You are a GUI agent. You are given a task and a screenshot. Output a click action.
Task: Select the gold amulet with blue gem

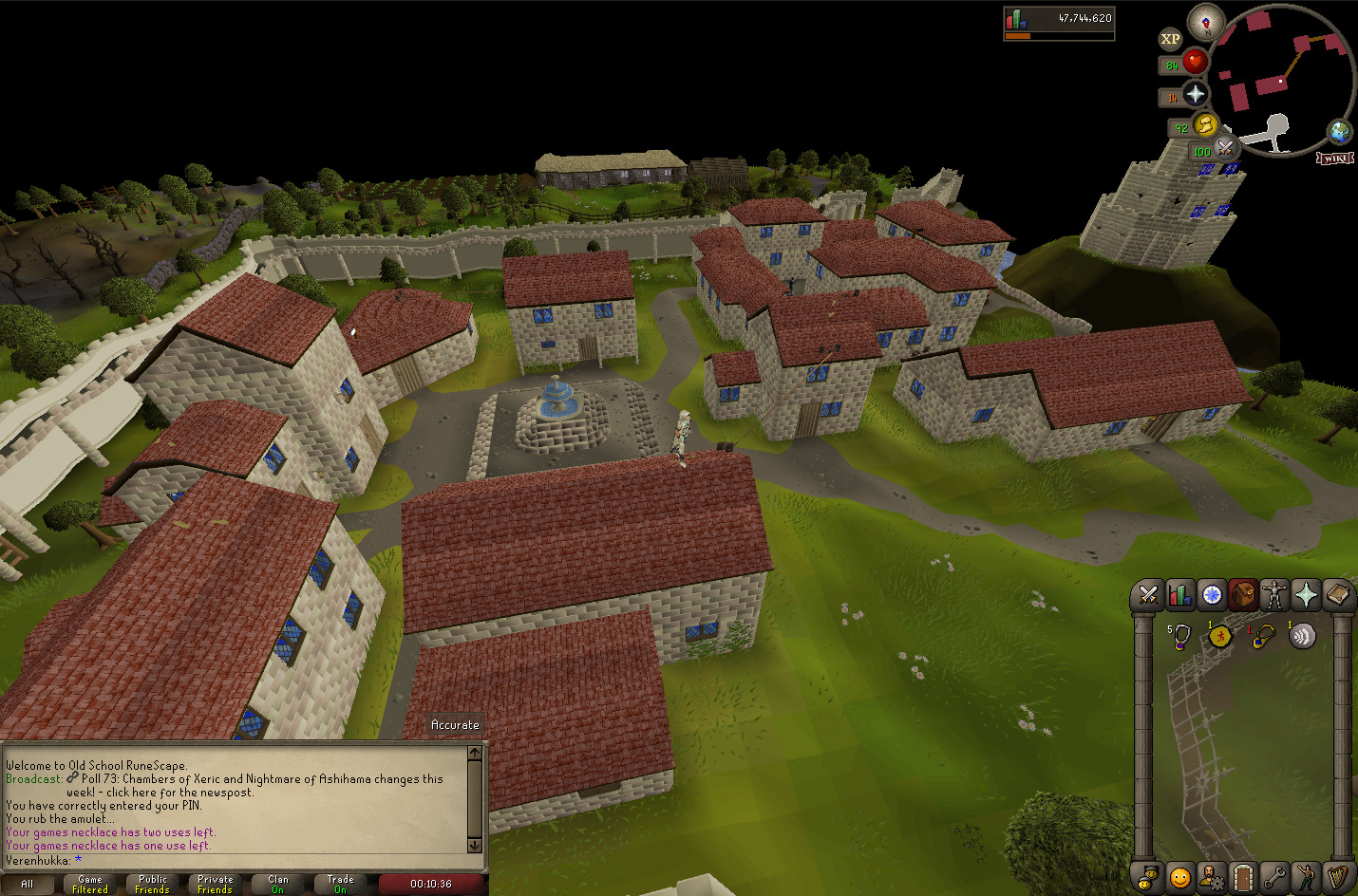point(1261,636)
